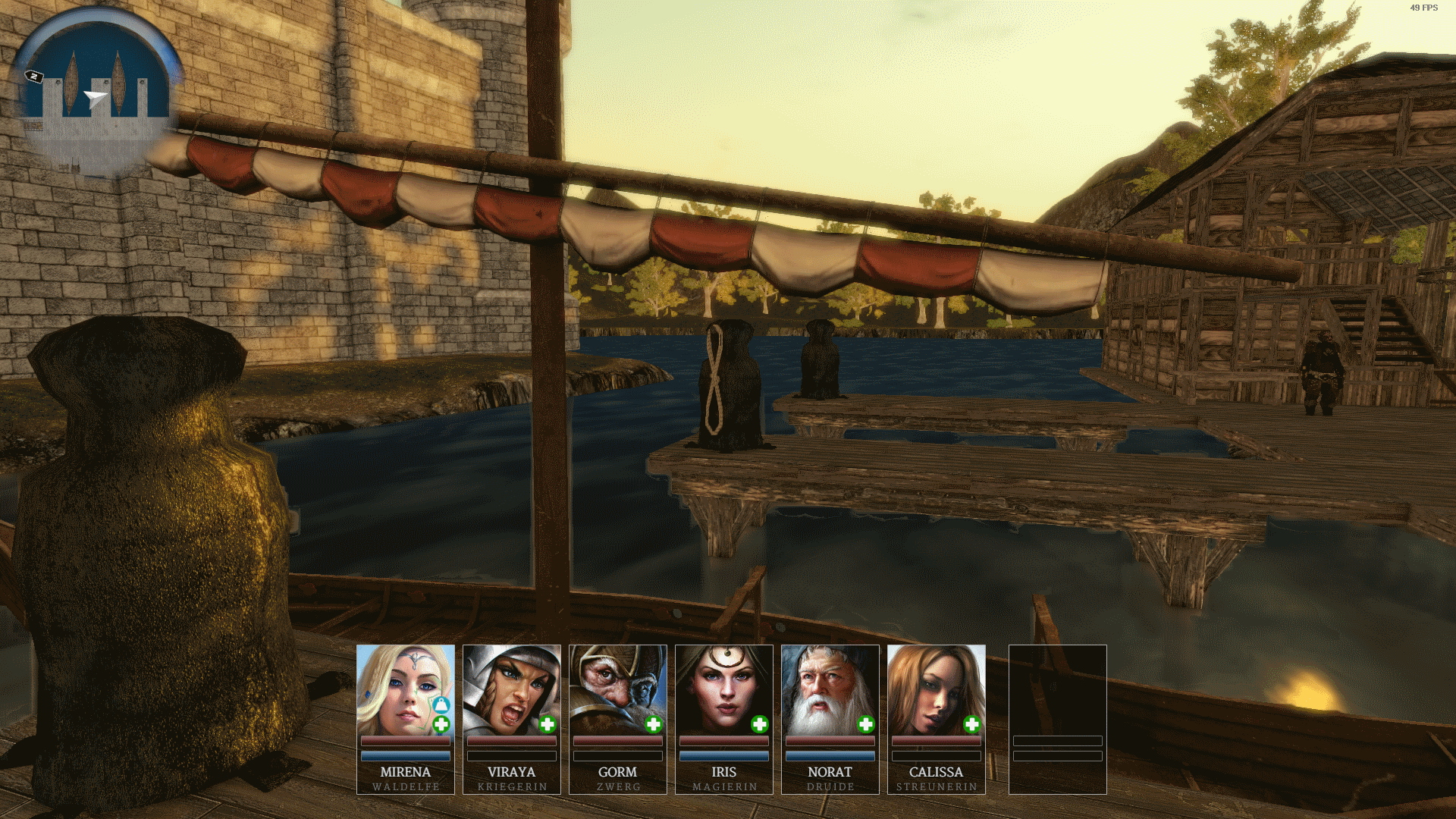Click the green plus on Viraya's portrait

(548, 725)
